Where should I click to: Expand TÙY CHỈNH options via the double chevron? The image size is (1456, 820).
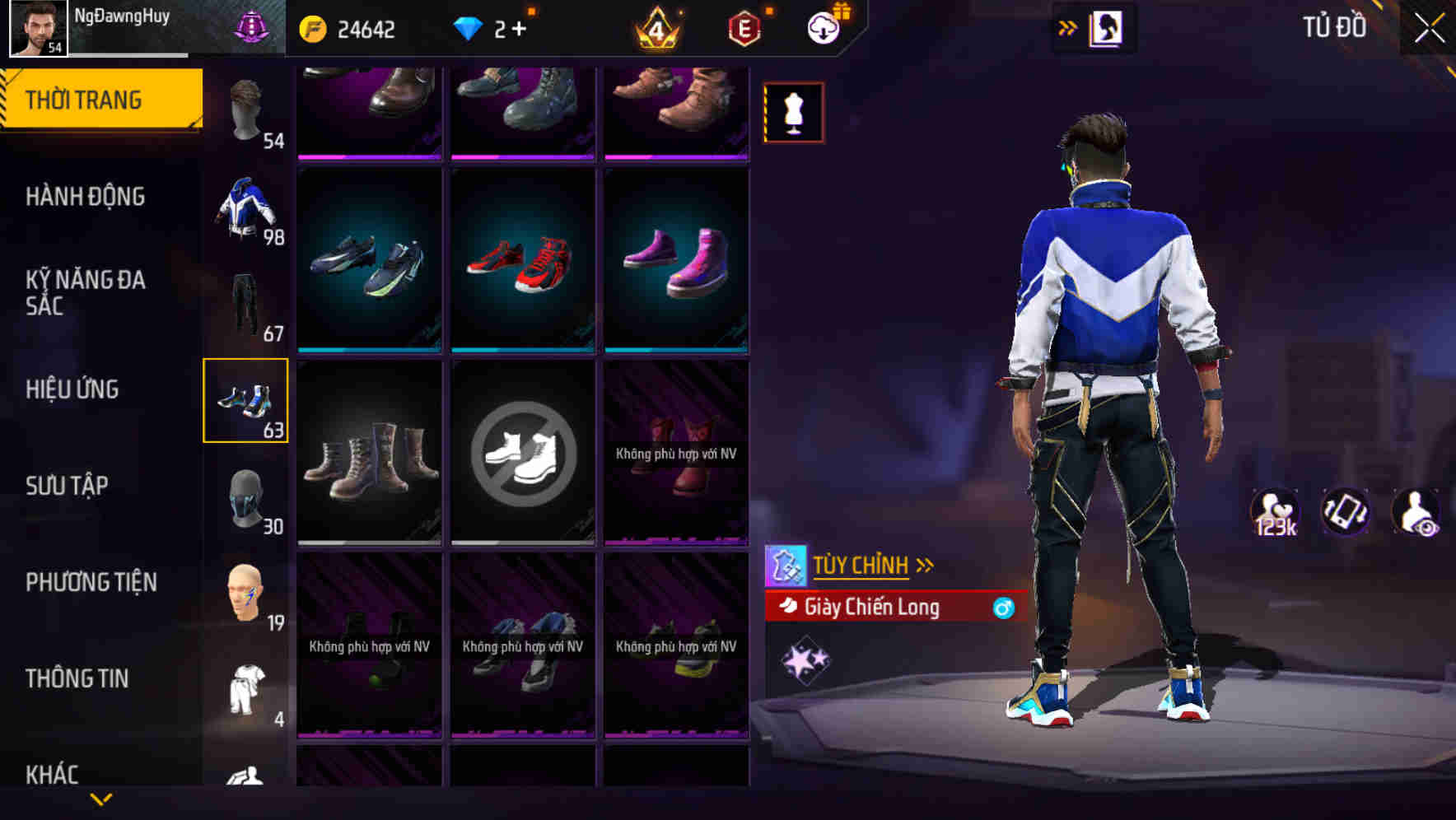(926, 563)
